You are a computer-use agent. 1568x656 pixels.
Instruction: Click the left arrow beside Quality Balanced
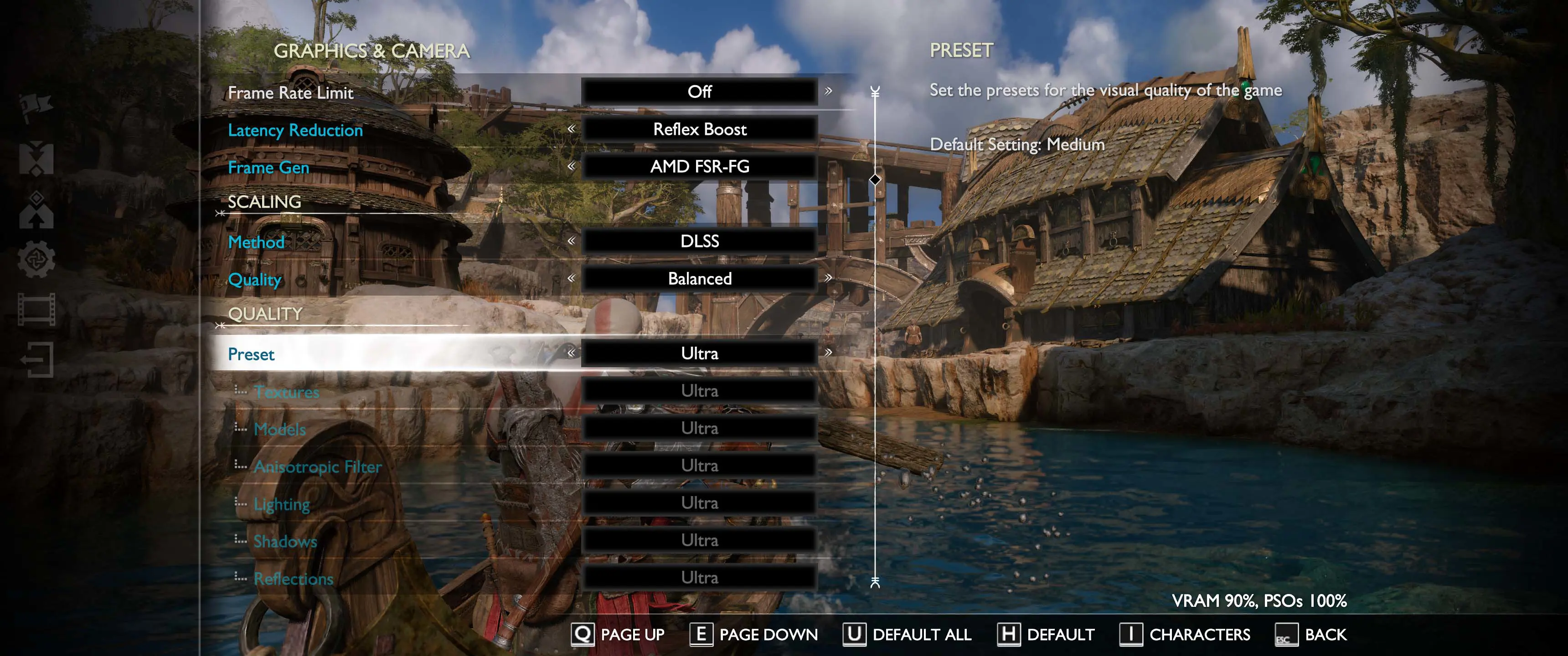571,278
